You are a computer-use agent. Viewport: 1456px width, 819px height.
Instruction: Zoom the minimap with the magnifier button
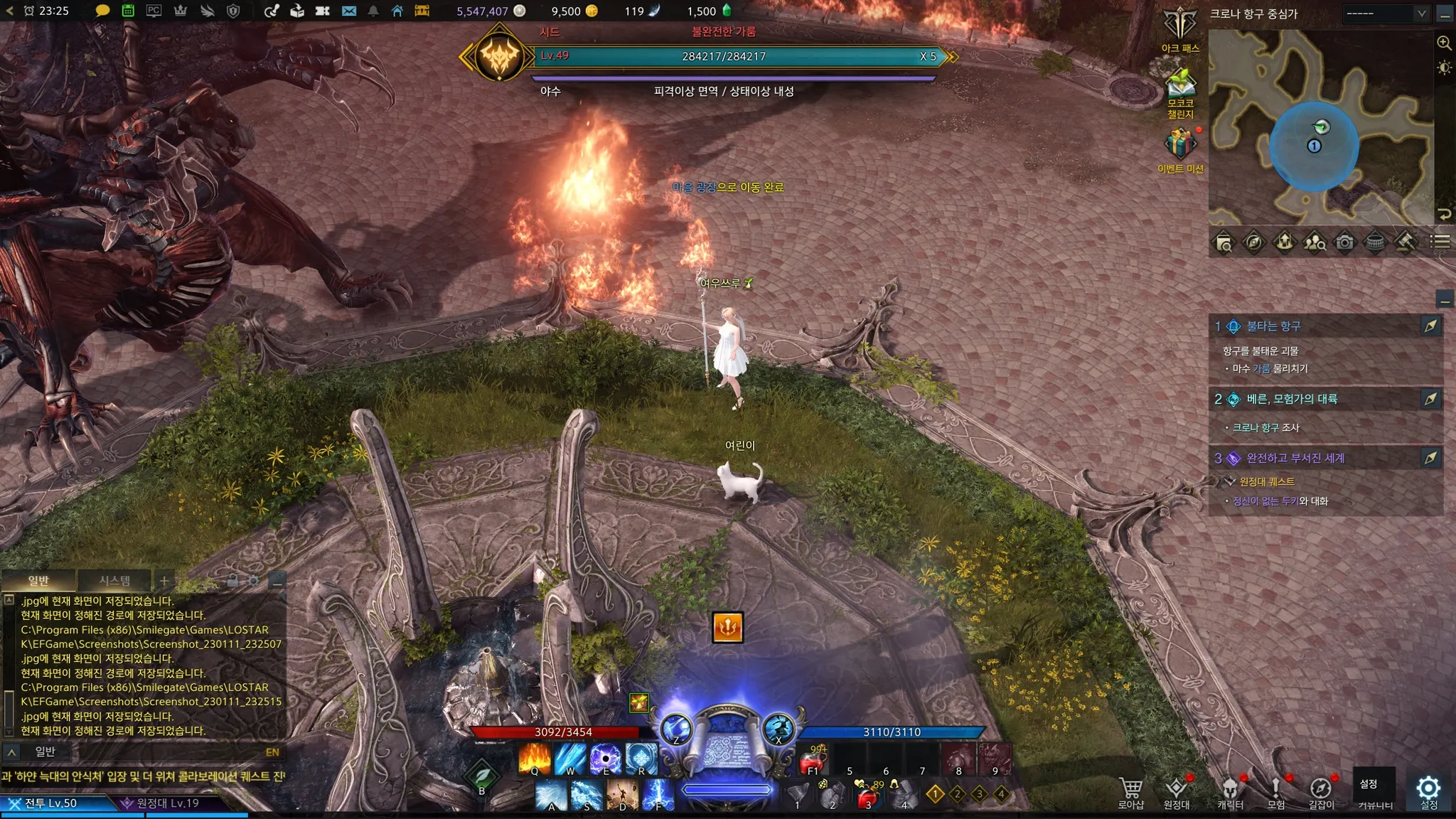(x=1444, y=43)
